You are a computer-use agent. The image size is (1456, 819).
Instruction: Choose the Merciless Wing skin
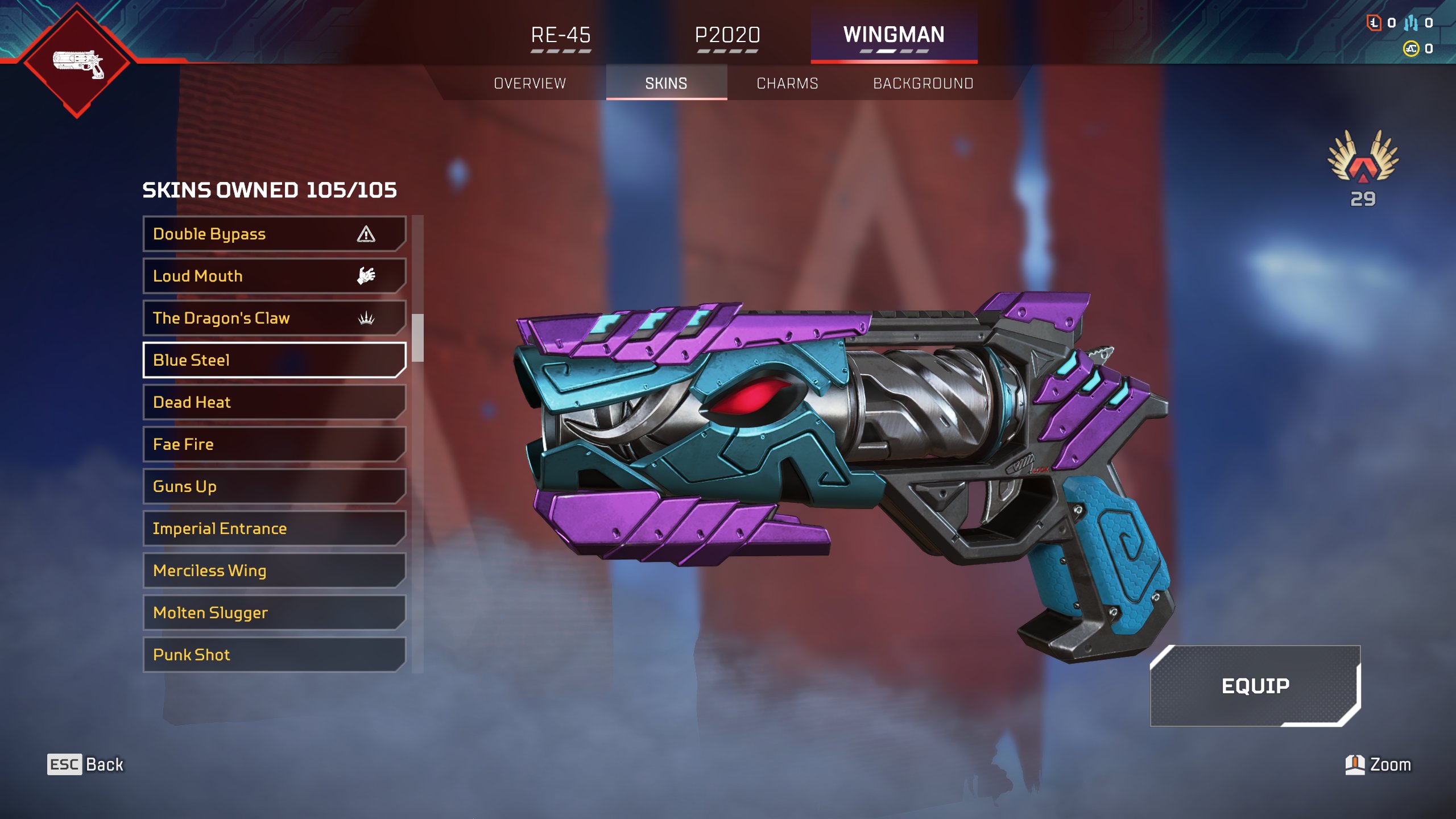tap(274, 570)
